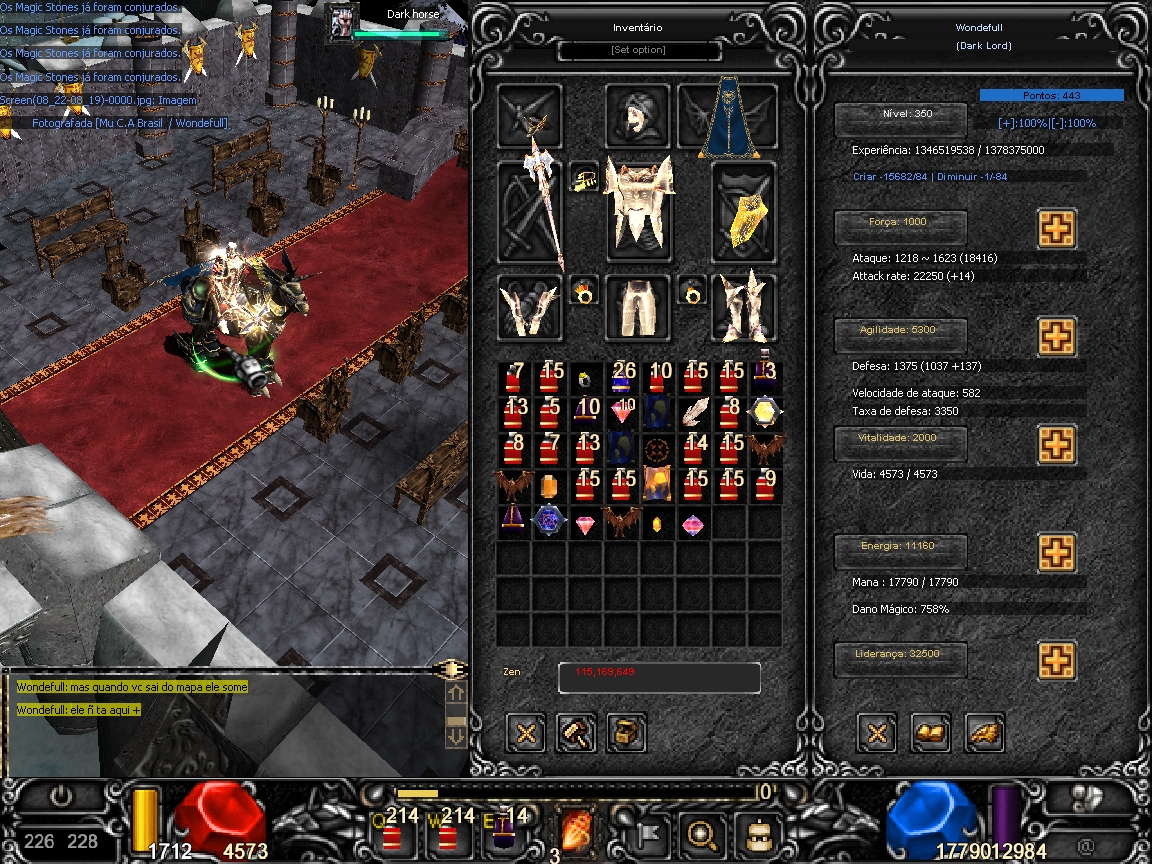Viewport: 1152px width, 864px height.
Task: Increase Vitalidade with the plus button
Action: click(1056, 444)
